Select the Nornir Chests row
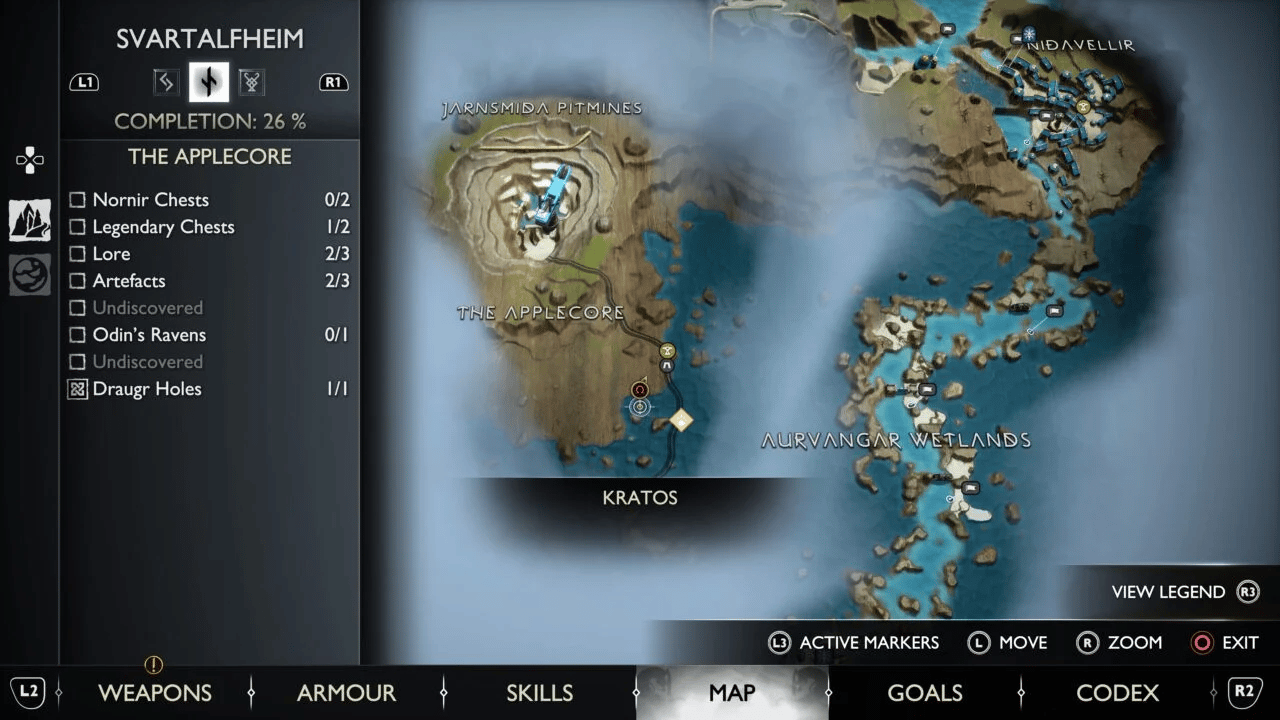 150,200
